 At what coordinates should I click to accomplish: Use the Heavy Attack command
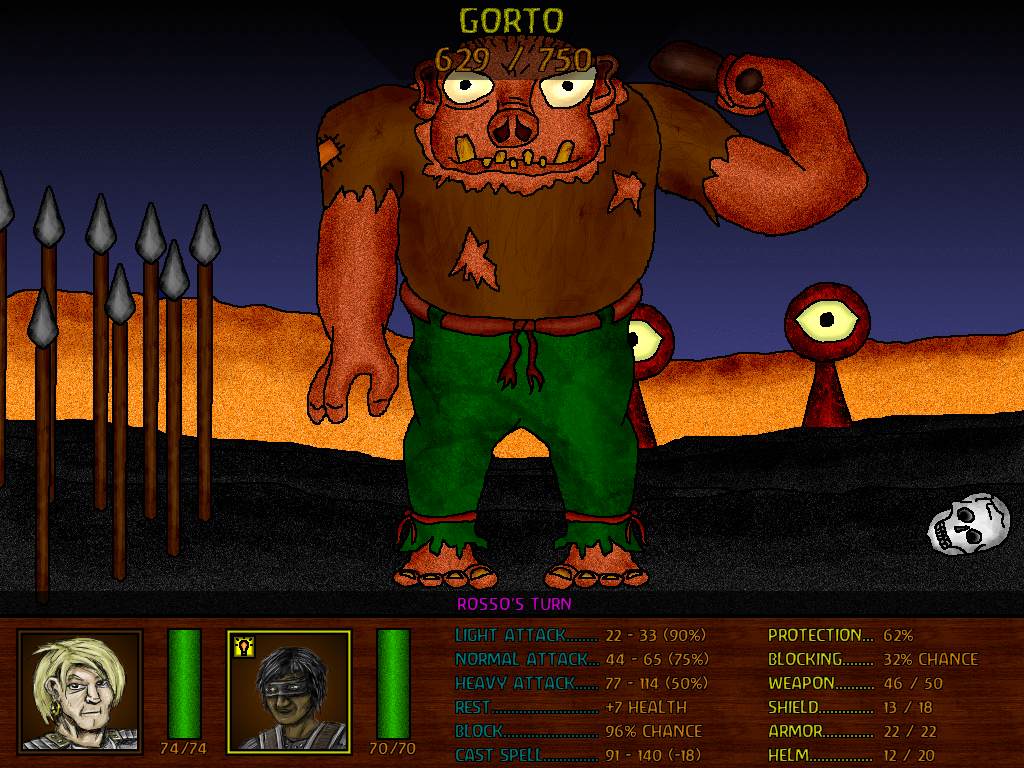(580, 683)
